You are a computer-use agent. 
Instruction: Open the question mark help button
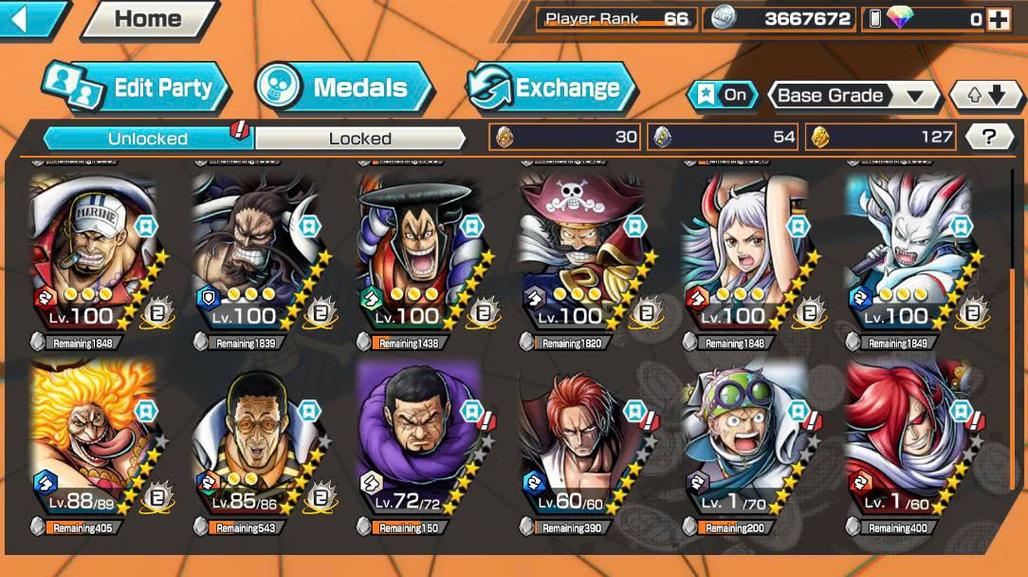[x=989, y=137]
